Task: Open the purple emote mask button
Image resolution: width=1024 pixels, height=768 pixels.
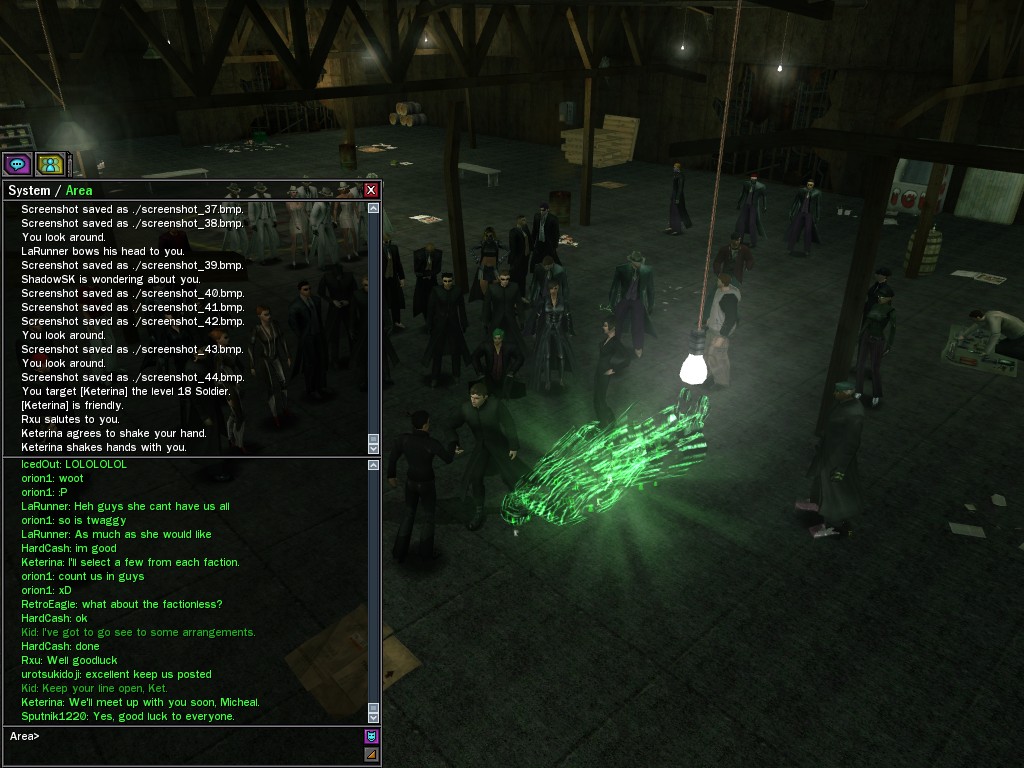Action: (x=371, y=737)
